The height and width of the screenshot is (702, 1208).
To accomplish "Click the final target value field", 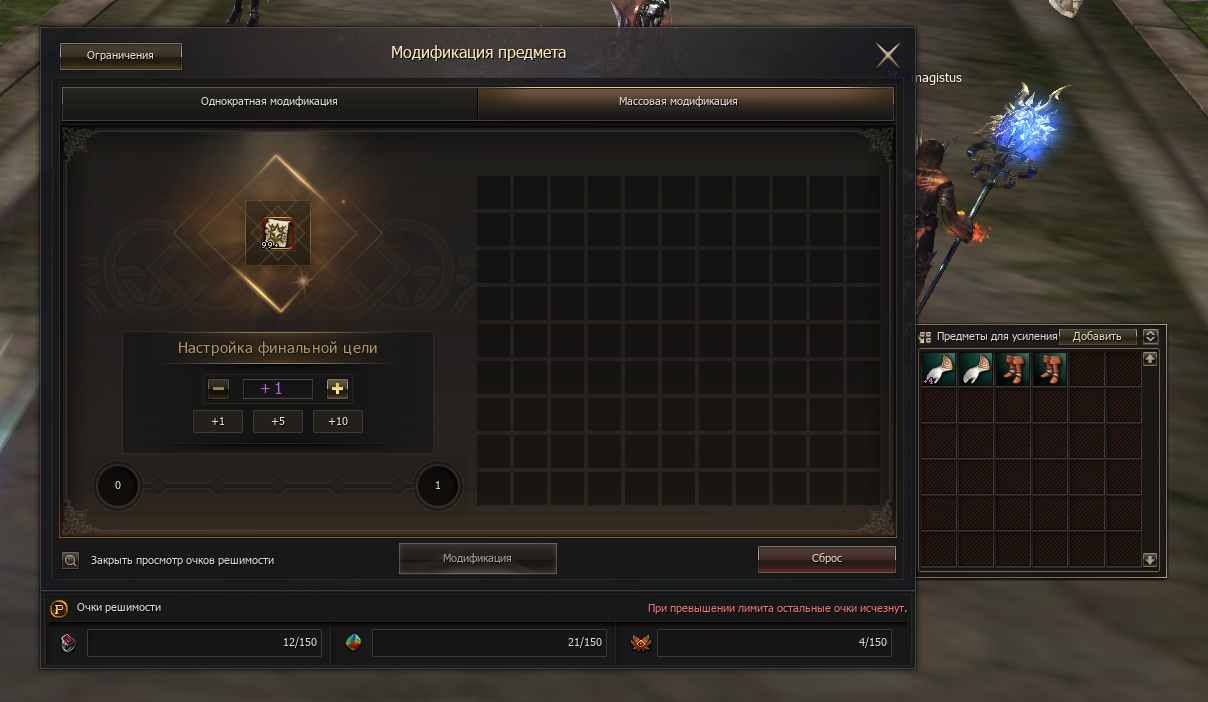I will pos(278,389).
